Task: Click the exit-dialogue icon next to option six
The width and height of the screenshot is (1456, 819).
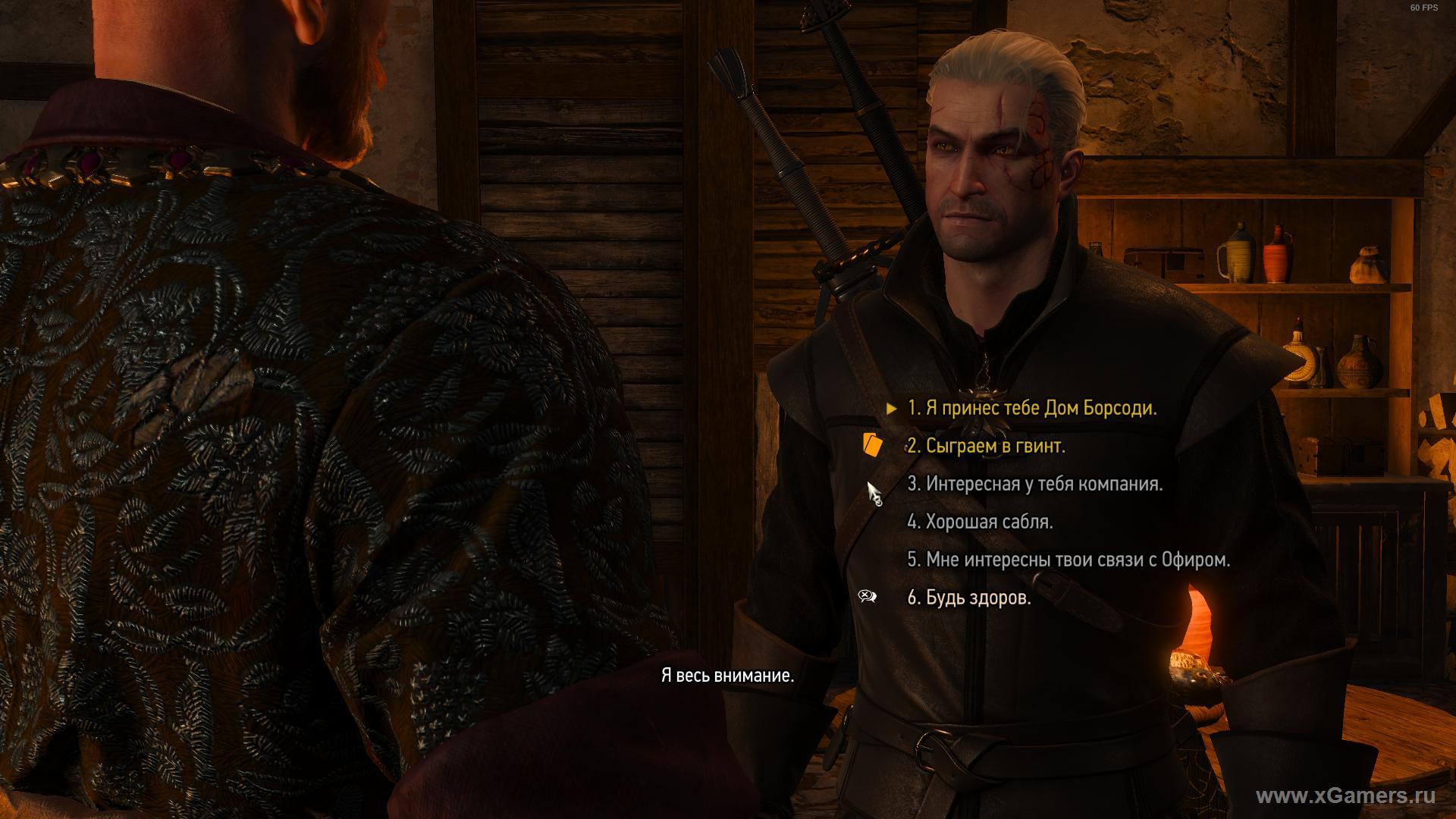Action: [x=868, y=596]
